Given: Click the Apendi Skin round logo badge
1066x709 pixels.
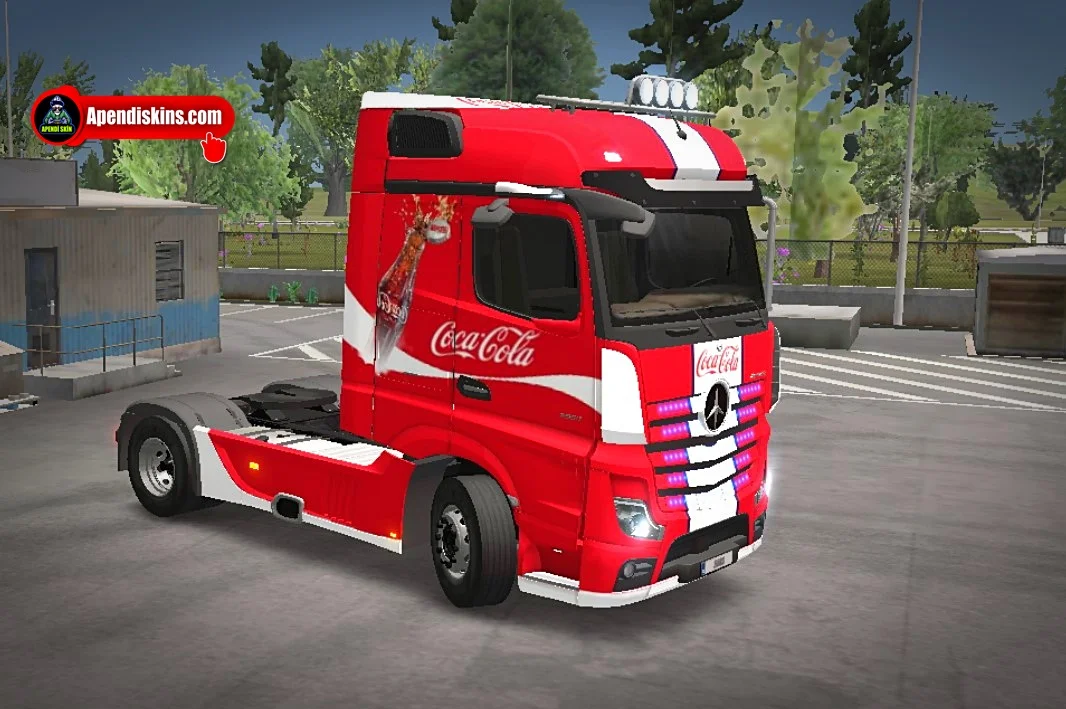Looking at the screenshot, I should tap(57, 117).
